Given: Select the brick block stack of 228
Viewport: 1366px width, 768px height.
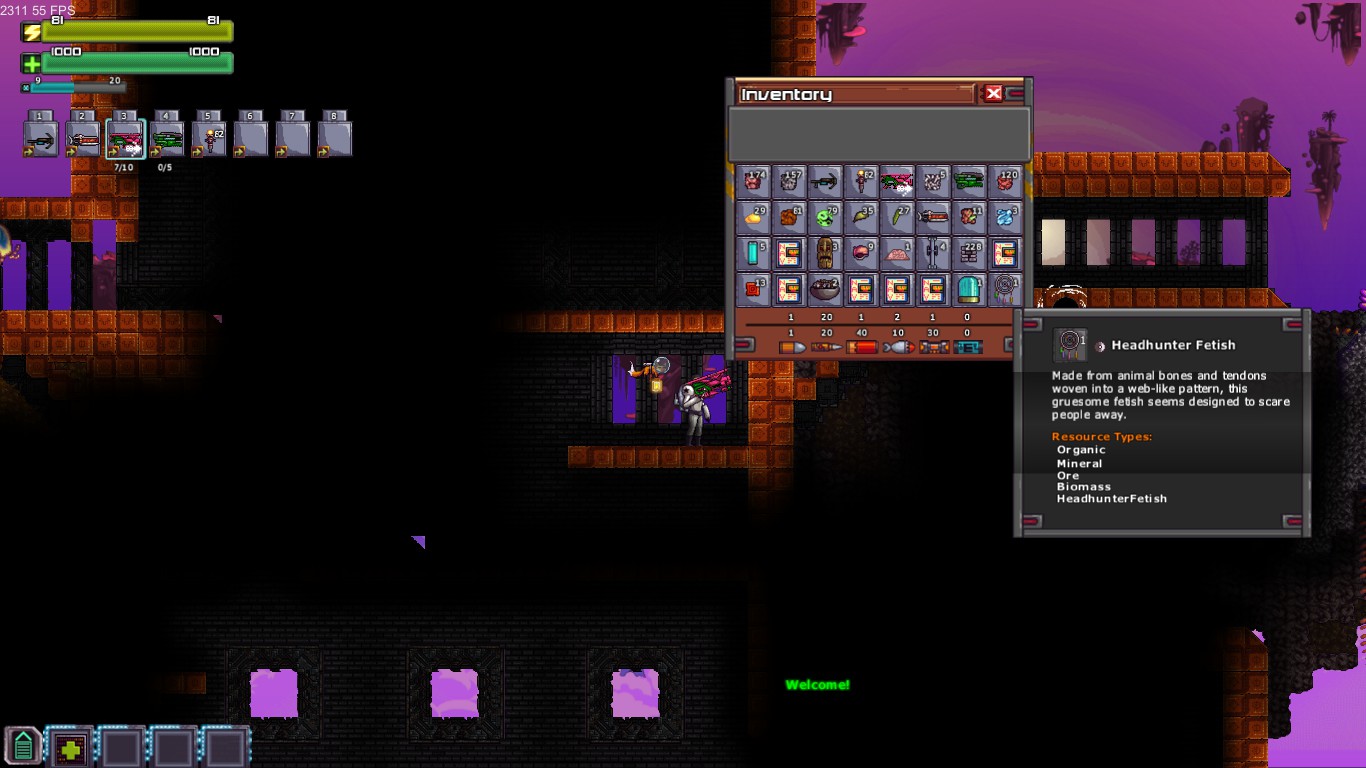Looking at the screenshot, I should (x=969, y=254).
